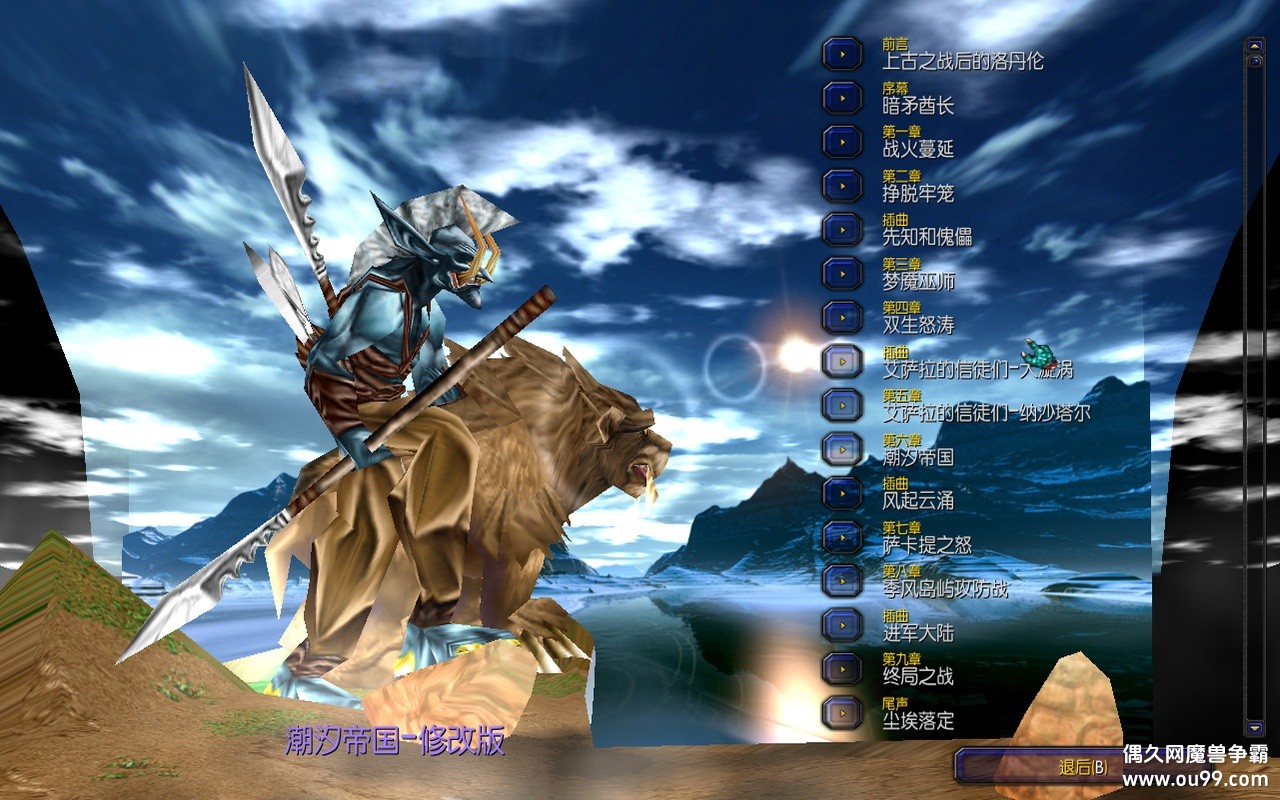This screenshot has height=800, width=1280.
Task: Choose chapter nine 终局之战
Action: 842,668
